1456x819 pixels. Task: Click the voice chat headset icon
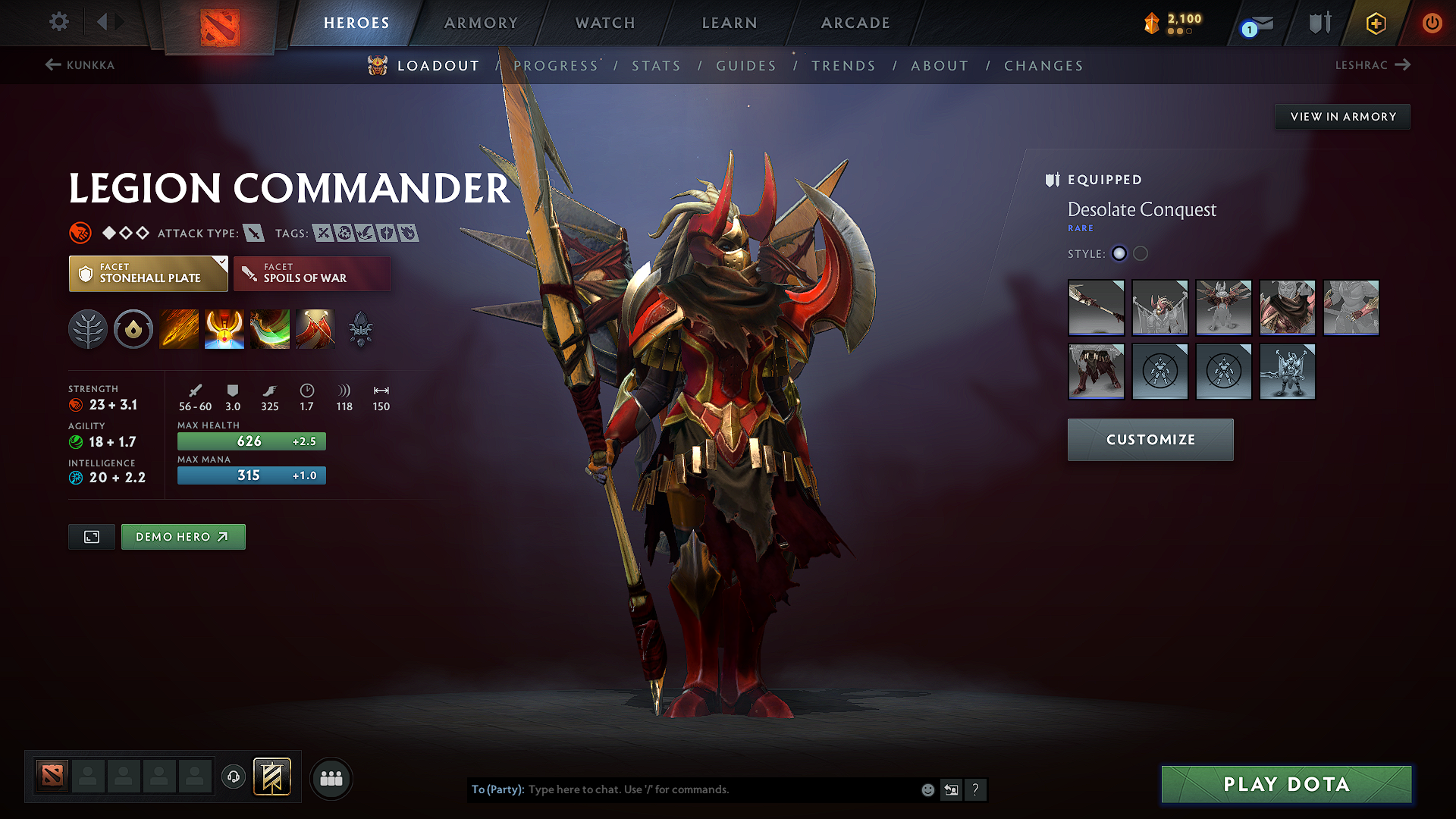click(233, 778)
